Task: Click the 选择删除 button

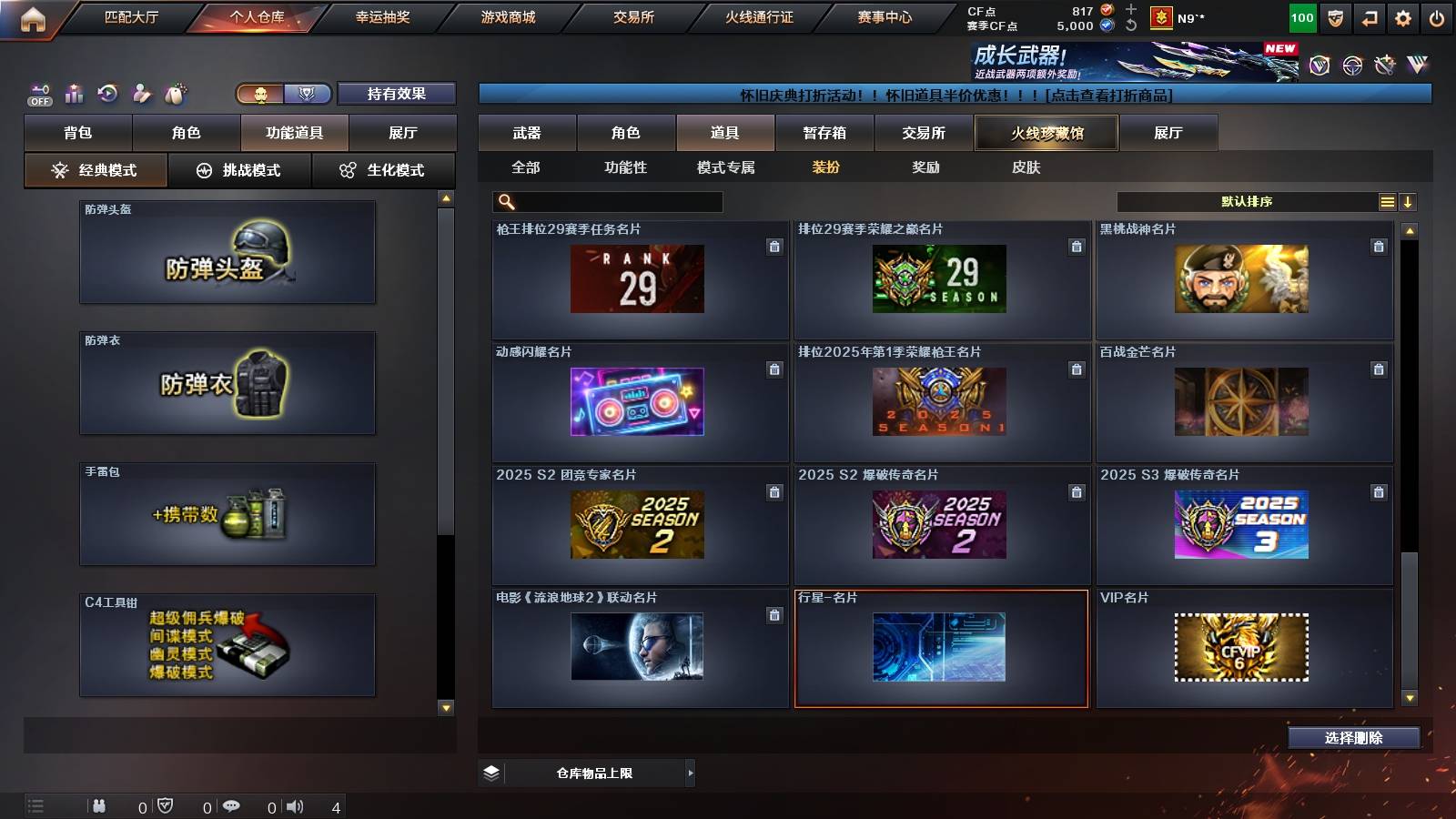Action: click(1354, 737)
